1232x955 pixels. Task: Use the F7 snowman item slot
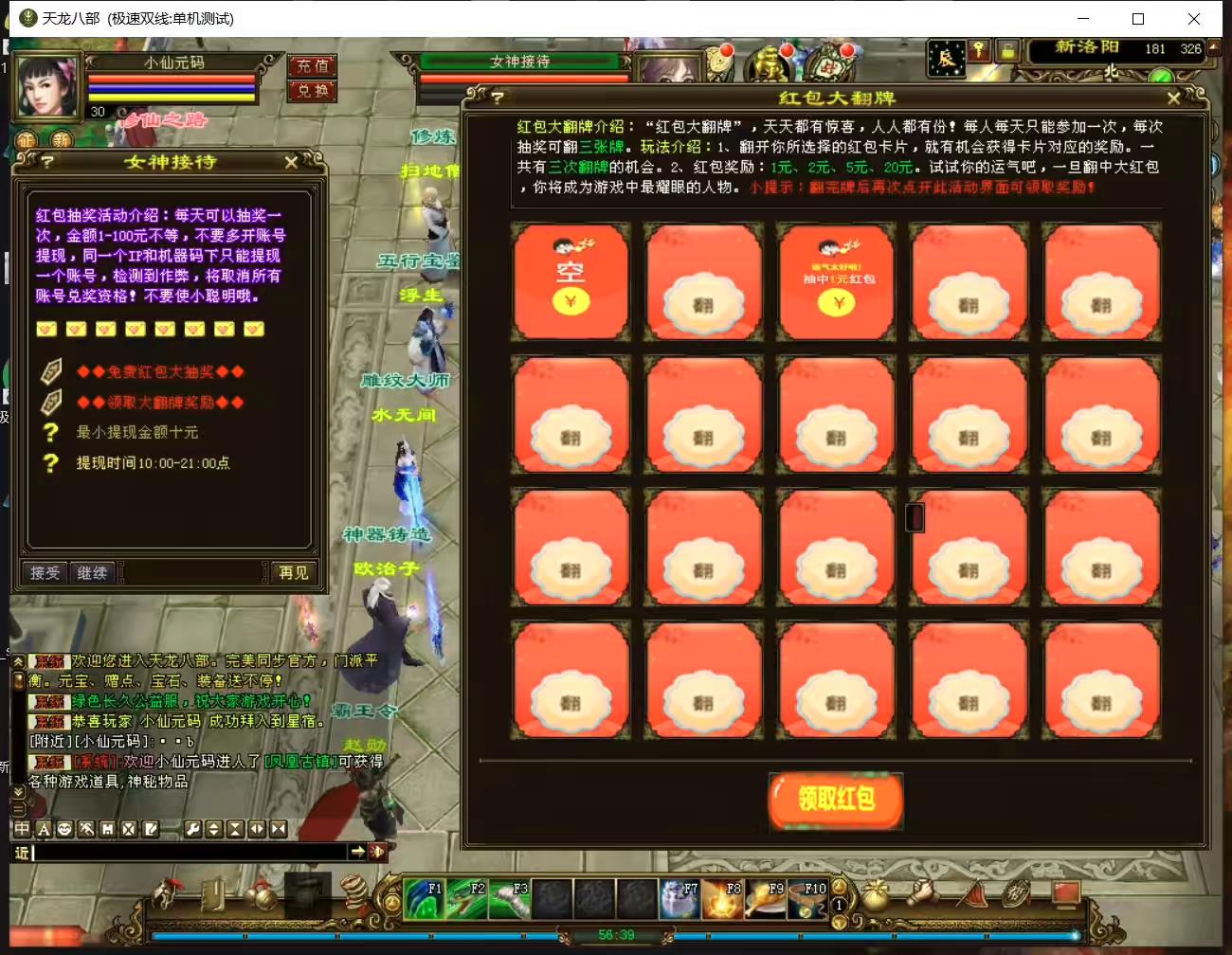pyautogui.click(x=679, y=899)
